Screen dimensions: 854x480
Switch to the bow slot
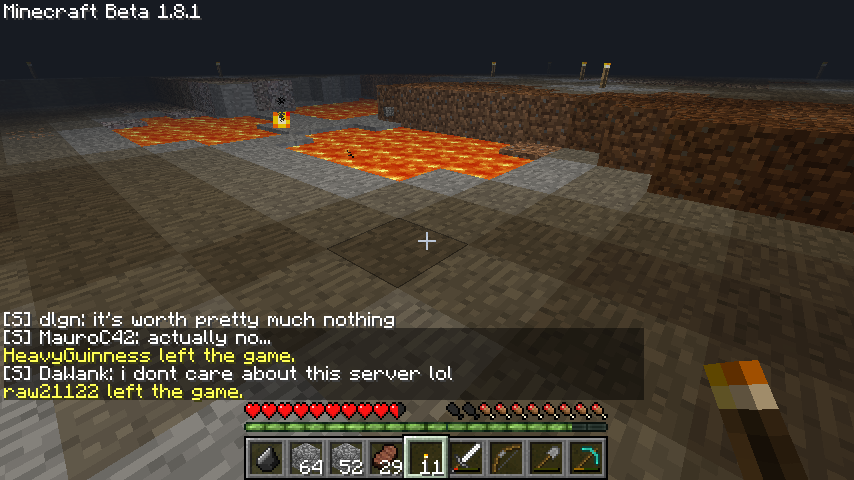[x=506, y=459]
